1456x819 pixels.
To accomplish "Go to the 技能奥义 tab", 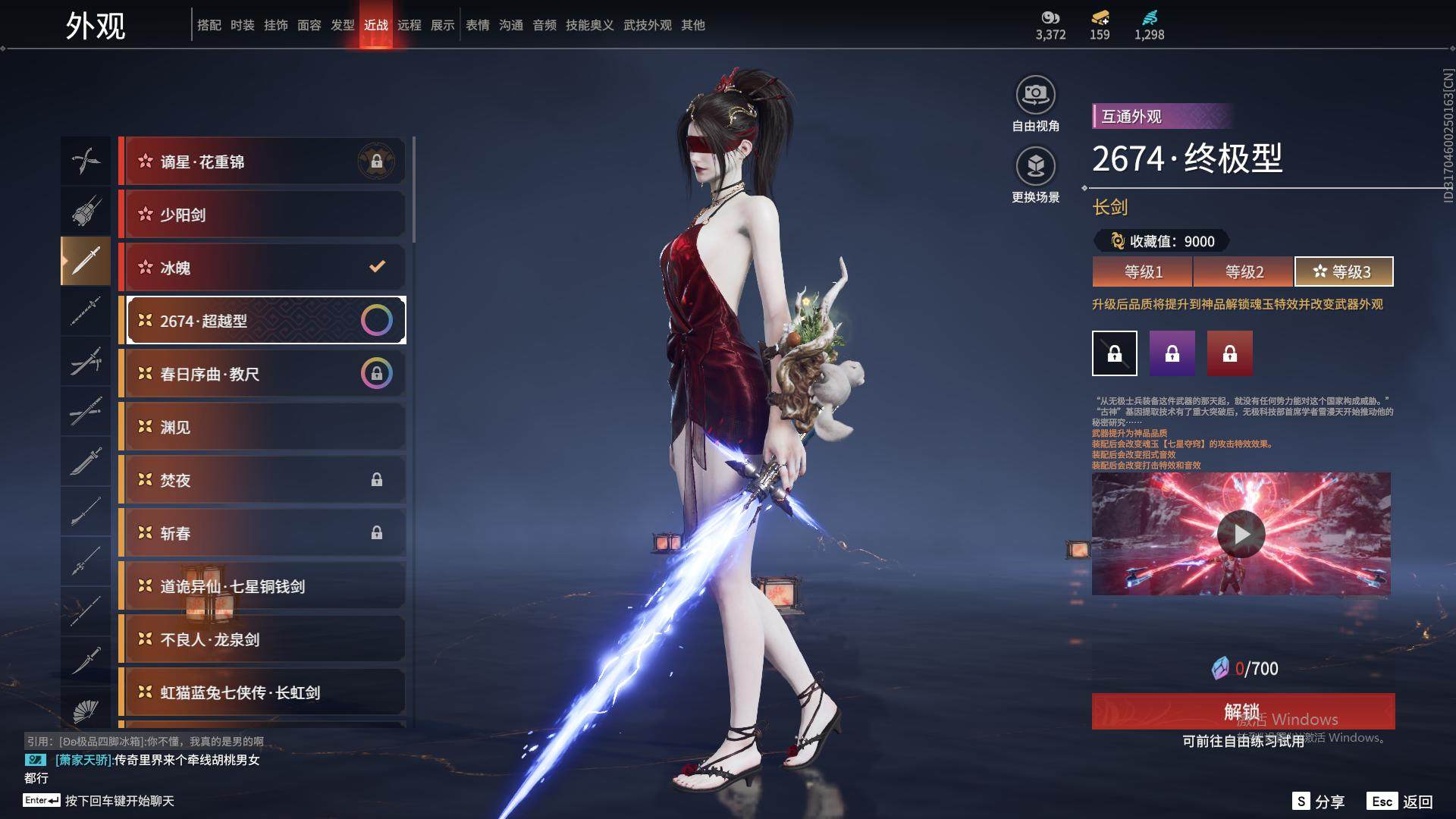I will coord(589,25).
